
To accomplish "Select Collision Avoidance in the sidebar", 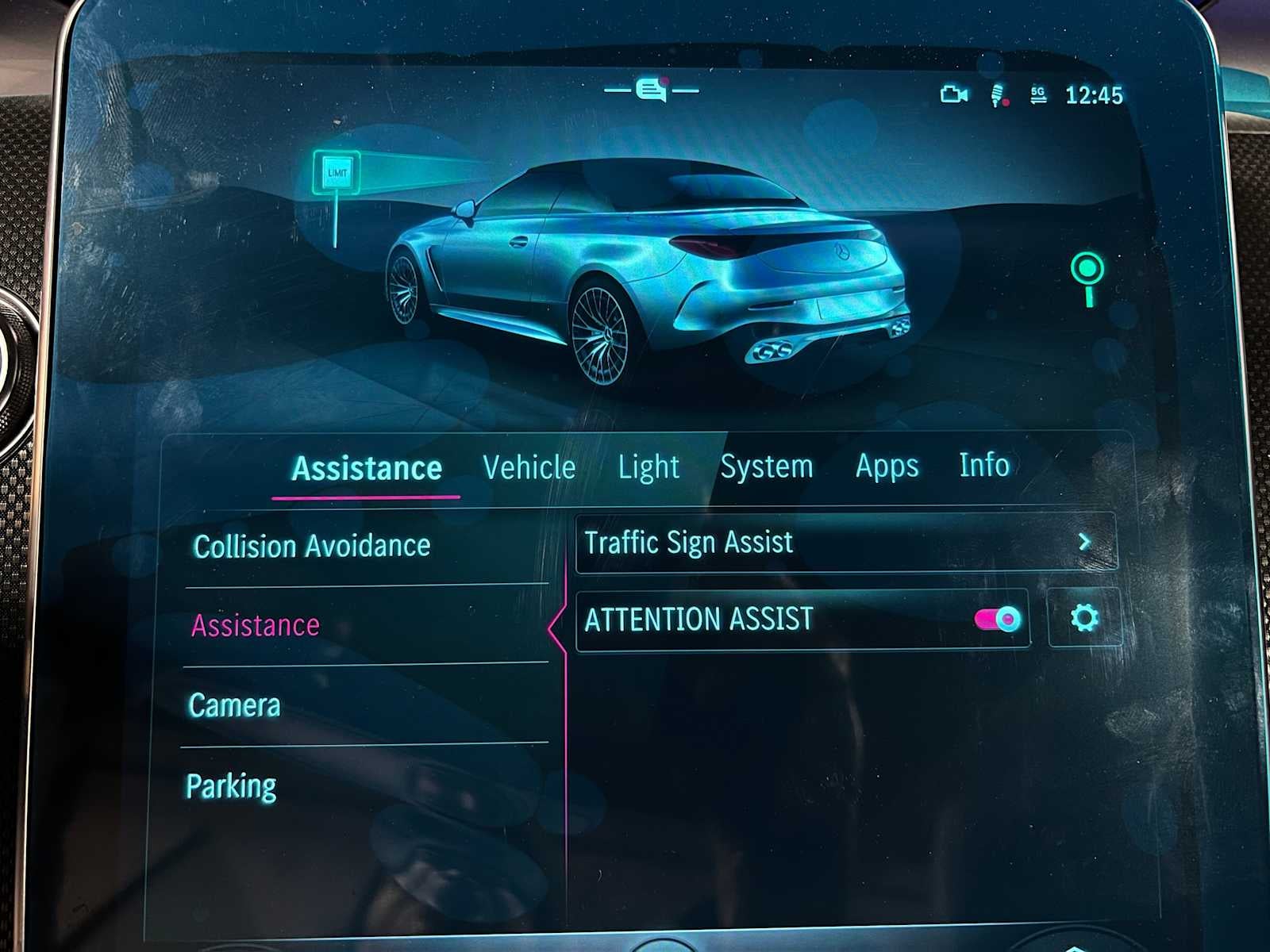I will [312, 546].
